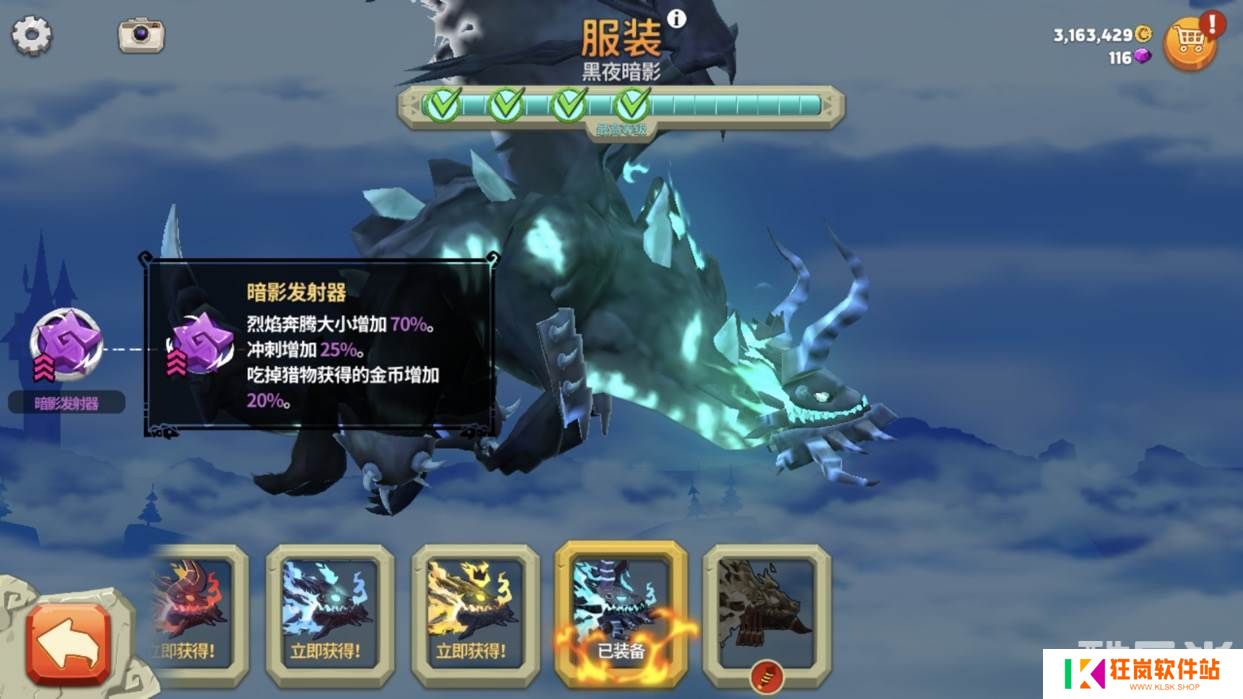Open the shop cart
Screen dimensions: 1243x699
(1189, 44)
